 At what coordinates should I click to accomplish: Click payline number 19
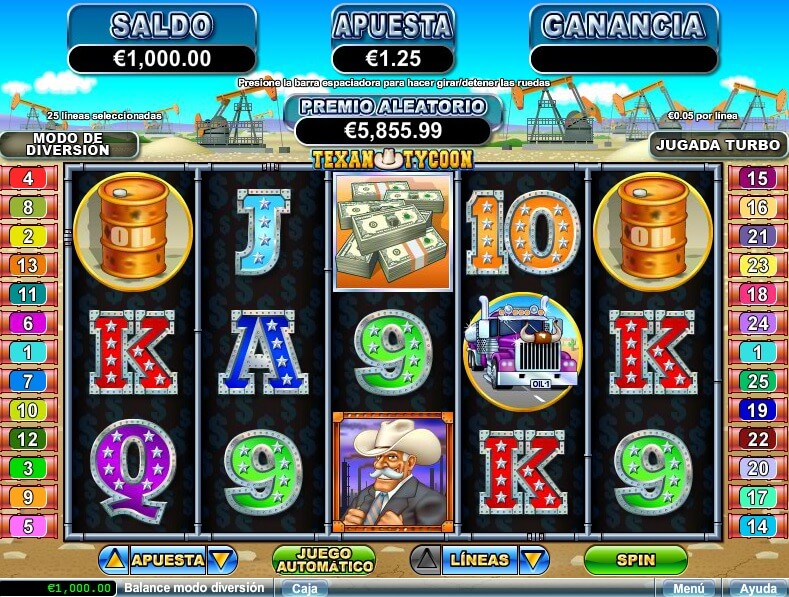(757, 410)
